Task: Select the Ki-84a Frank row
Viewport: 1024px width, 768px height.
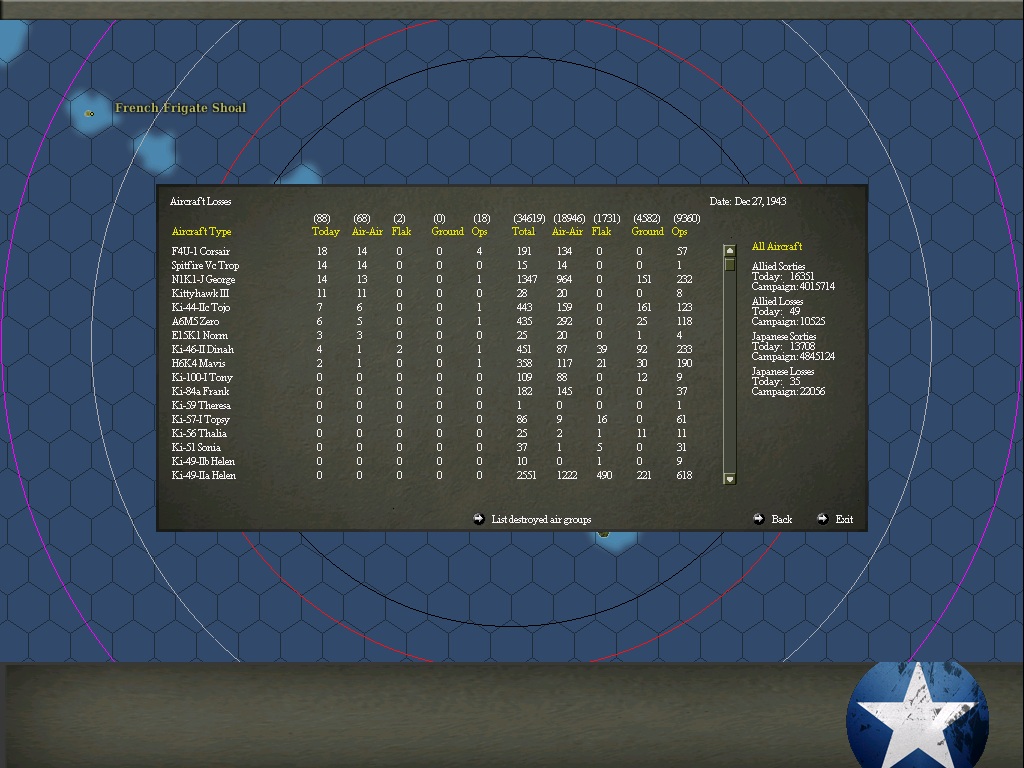Action: click(200, 392)
